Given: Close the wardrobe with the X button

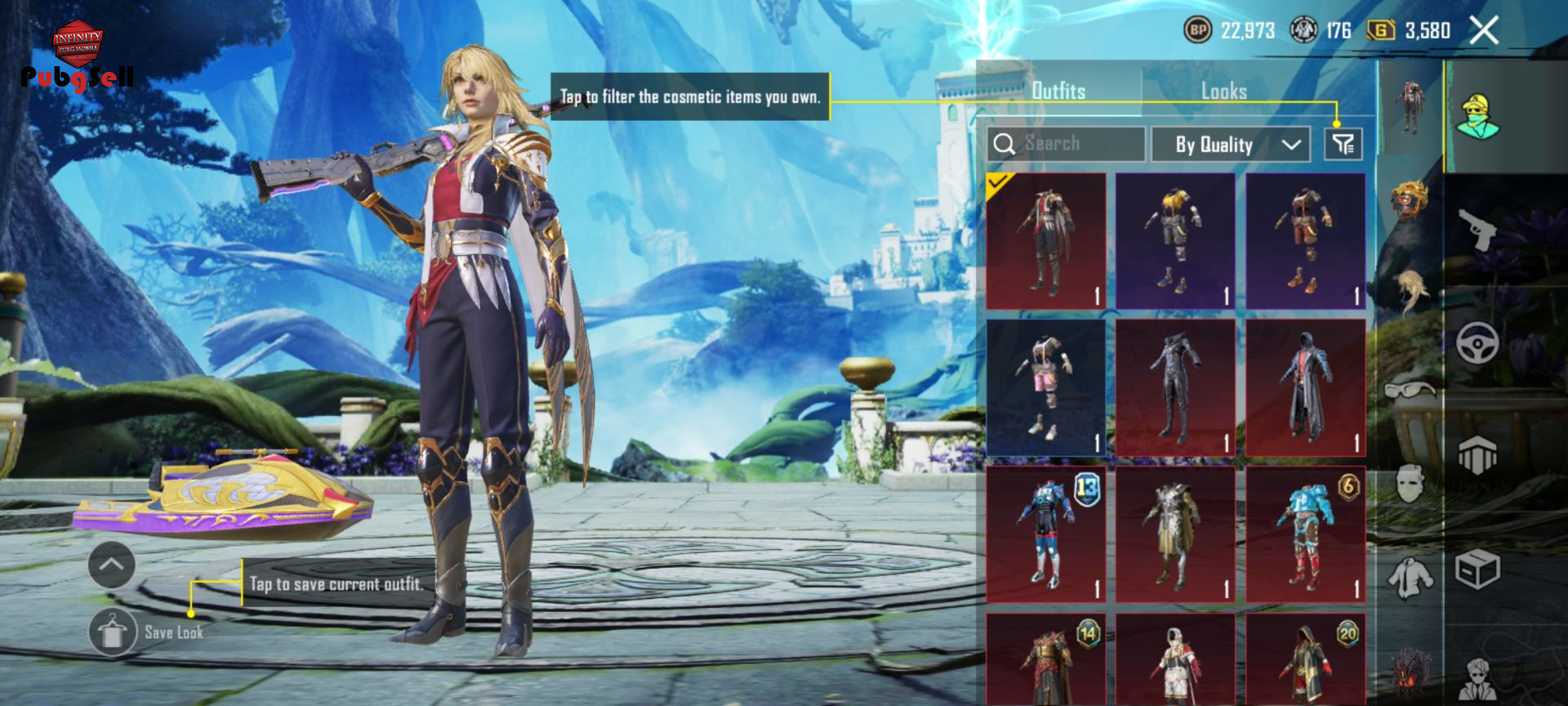Looking at the screenshot, I should [1484, 31].
